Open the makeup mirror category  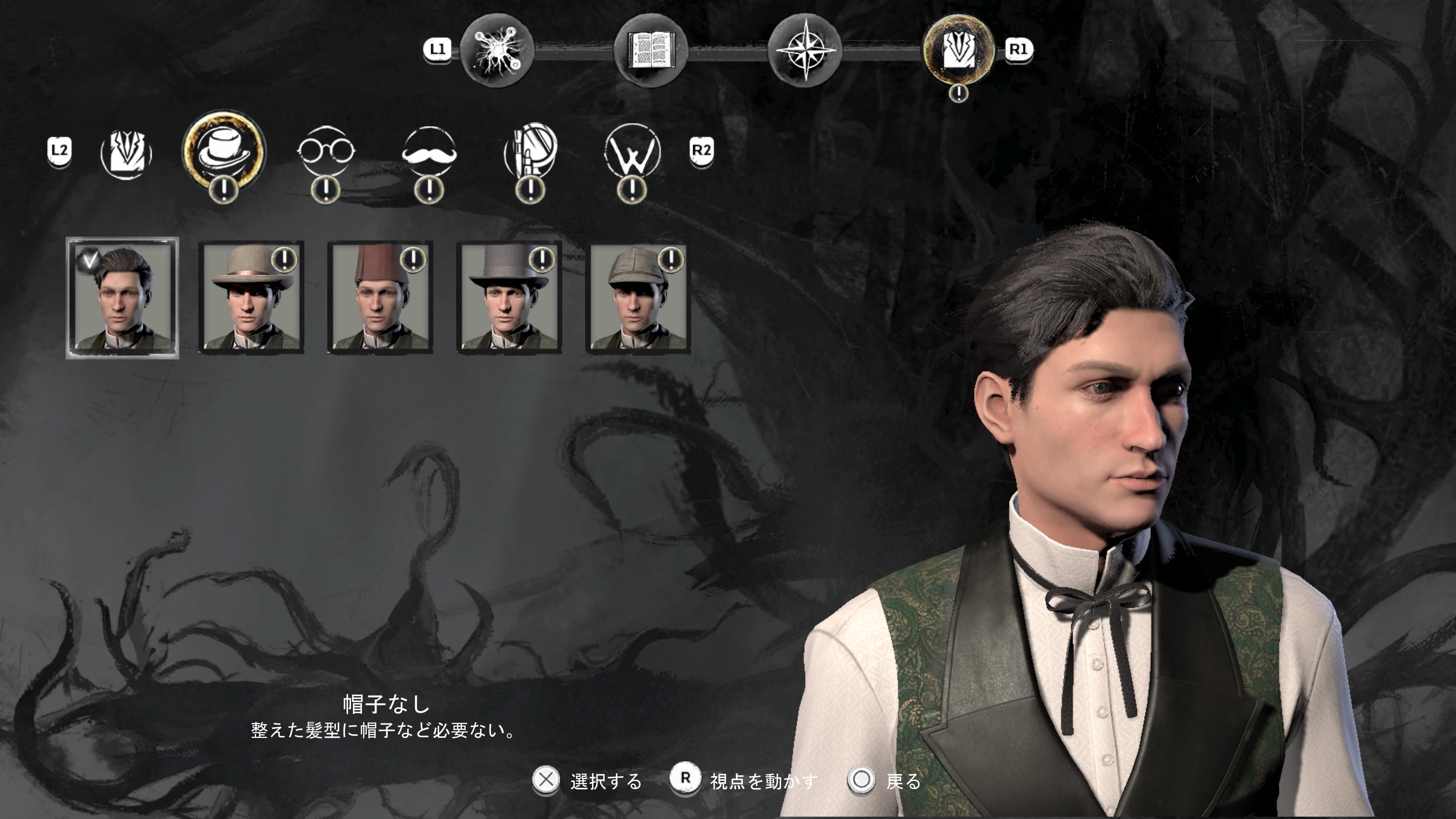click(530, 152)
